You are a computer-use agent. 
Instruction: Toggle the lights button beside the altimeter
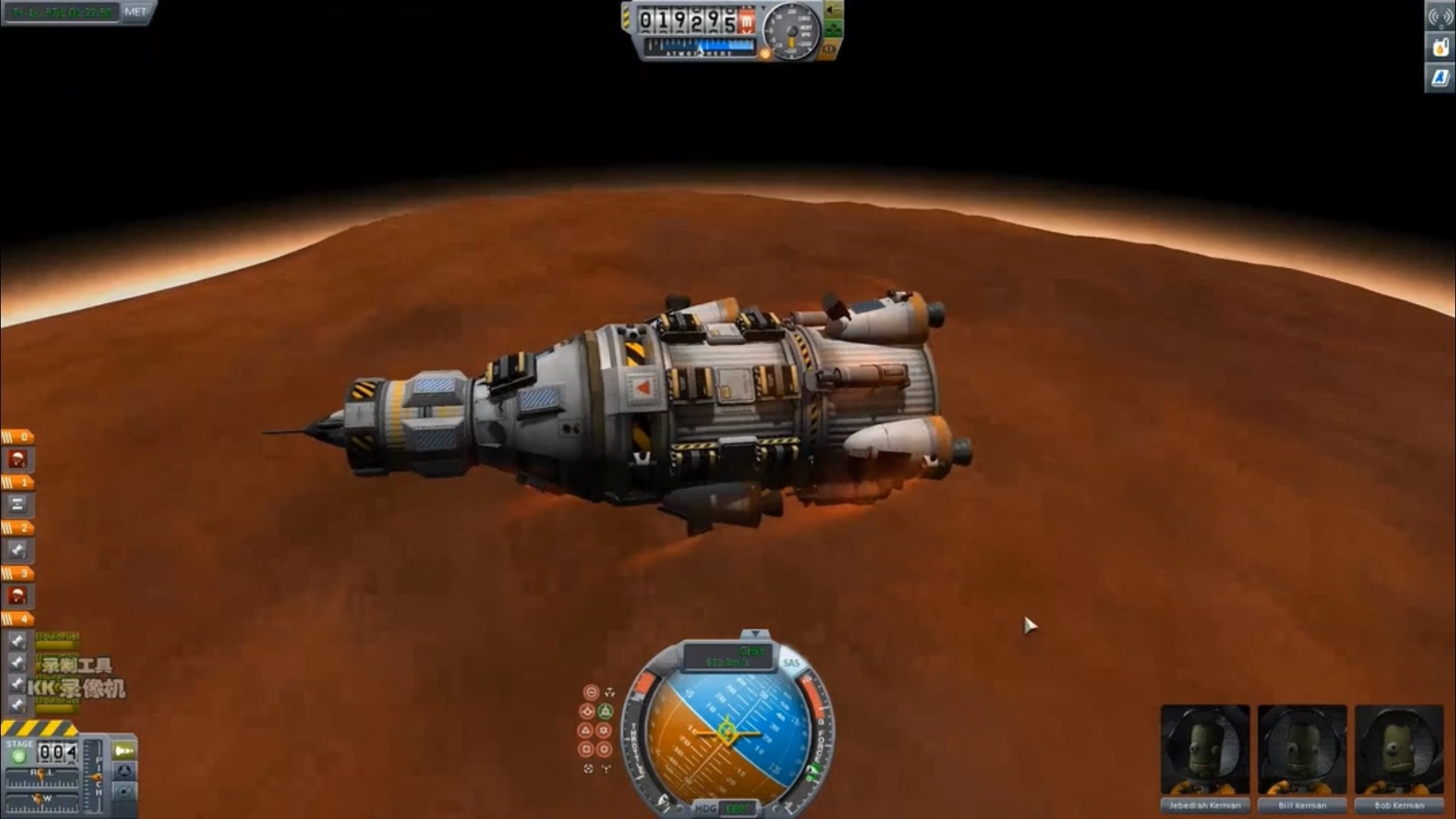[x=833, y=11]
